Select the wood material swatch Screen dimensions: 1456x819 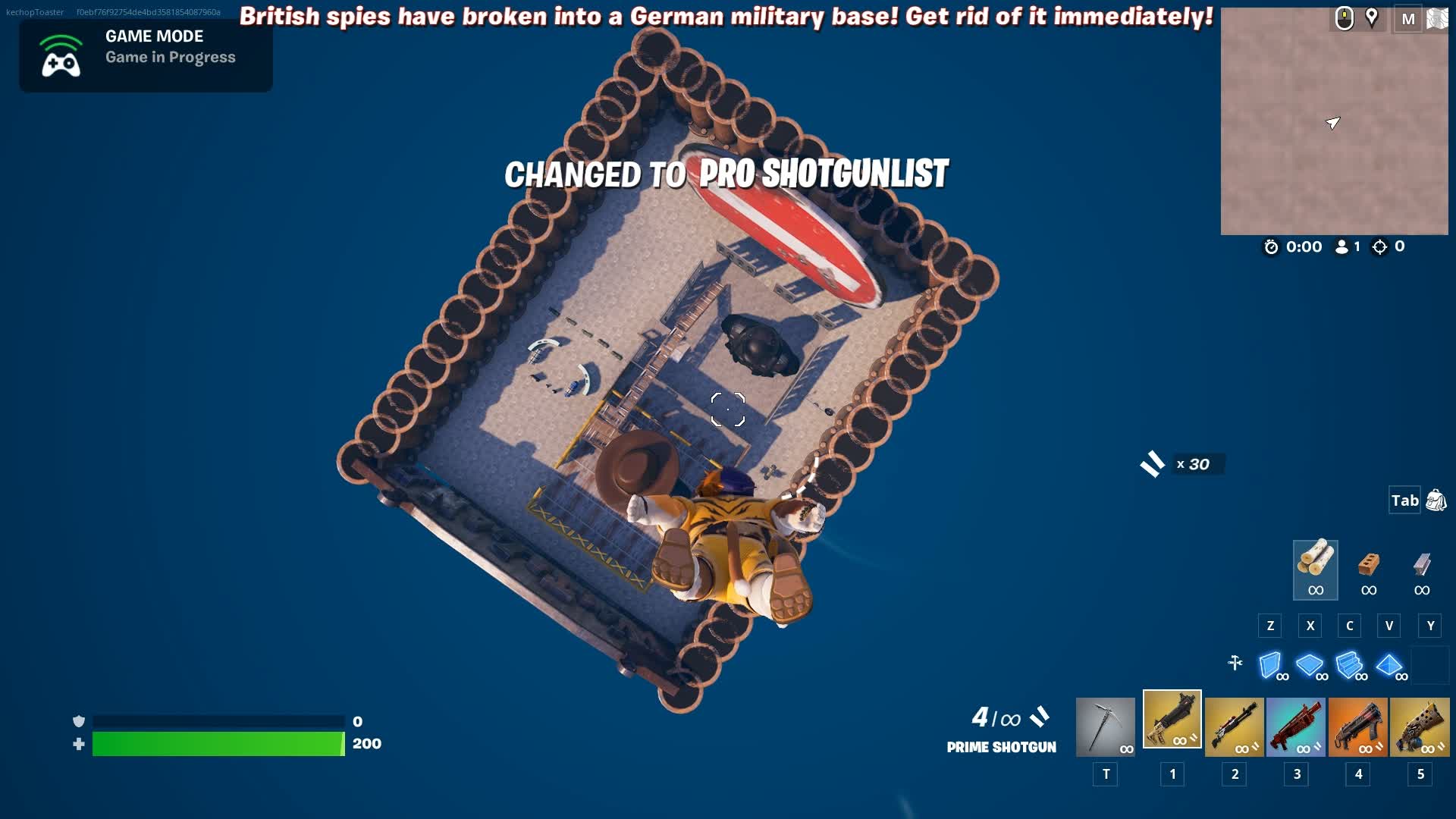pos(1314,570)
